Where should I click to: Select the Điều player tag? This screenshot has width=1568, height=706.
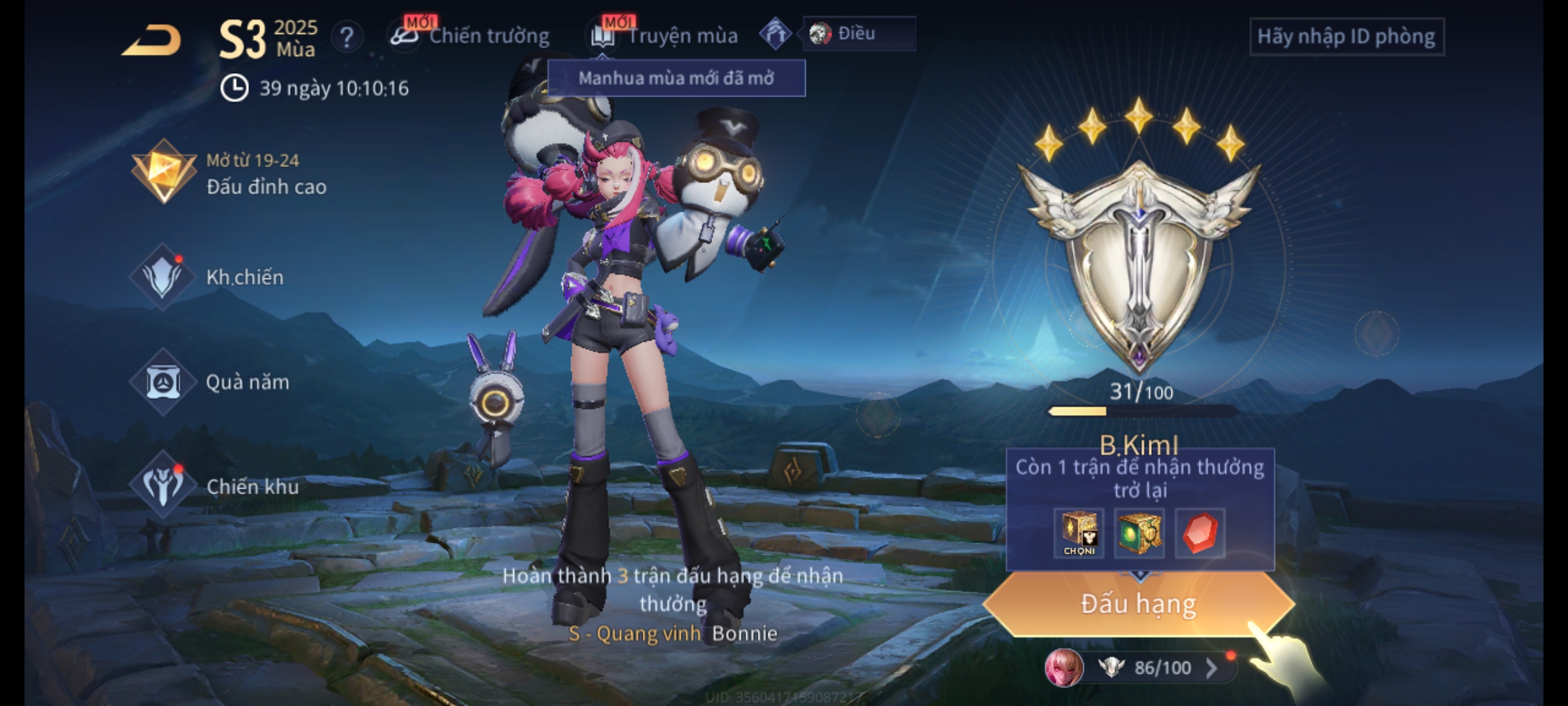click(857, 33)
